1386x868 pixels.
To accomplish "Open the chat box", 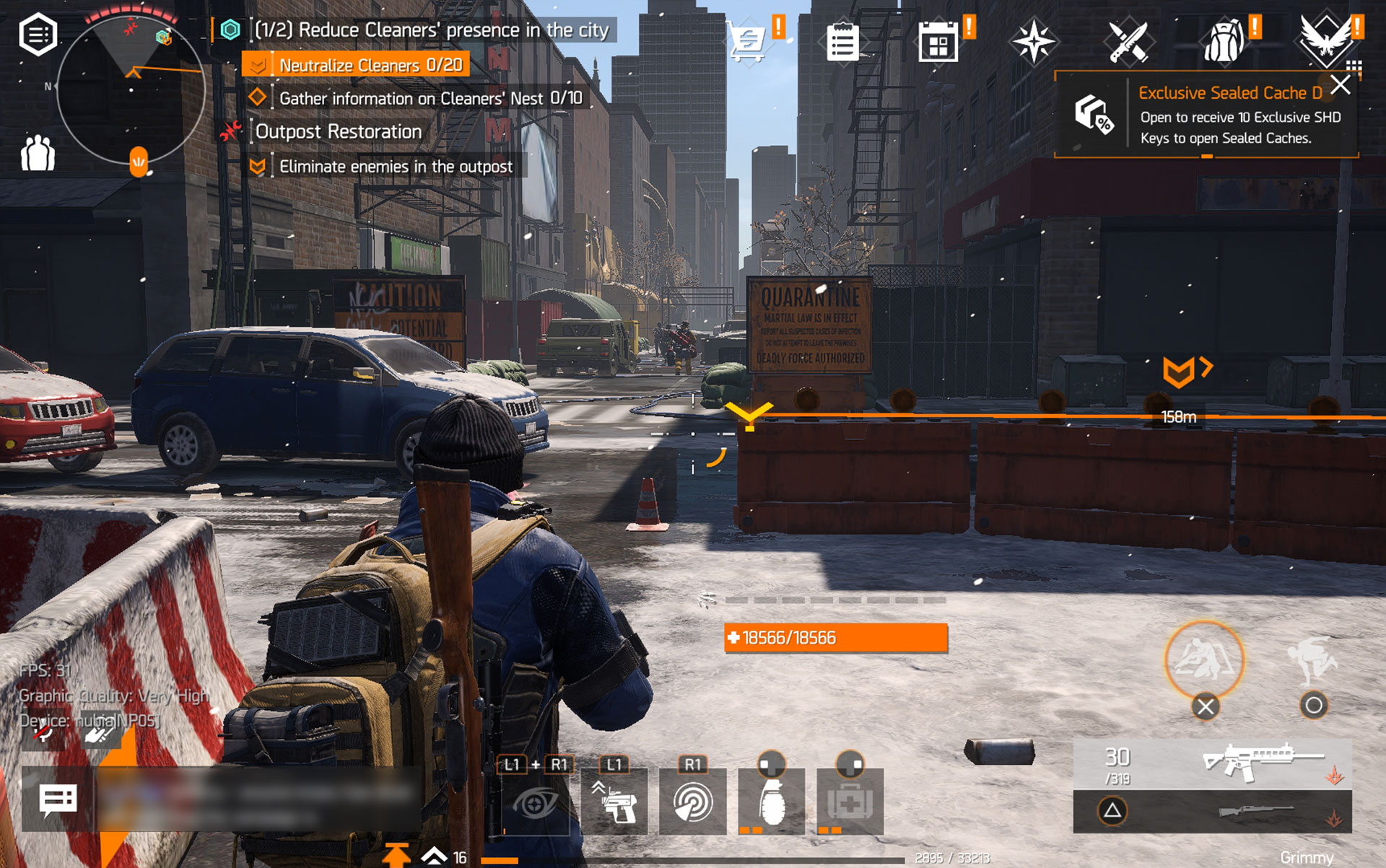I will click(58, 799).
